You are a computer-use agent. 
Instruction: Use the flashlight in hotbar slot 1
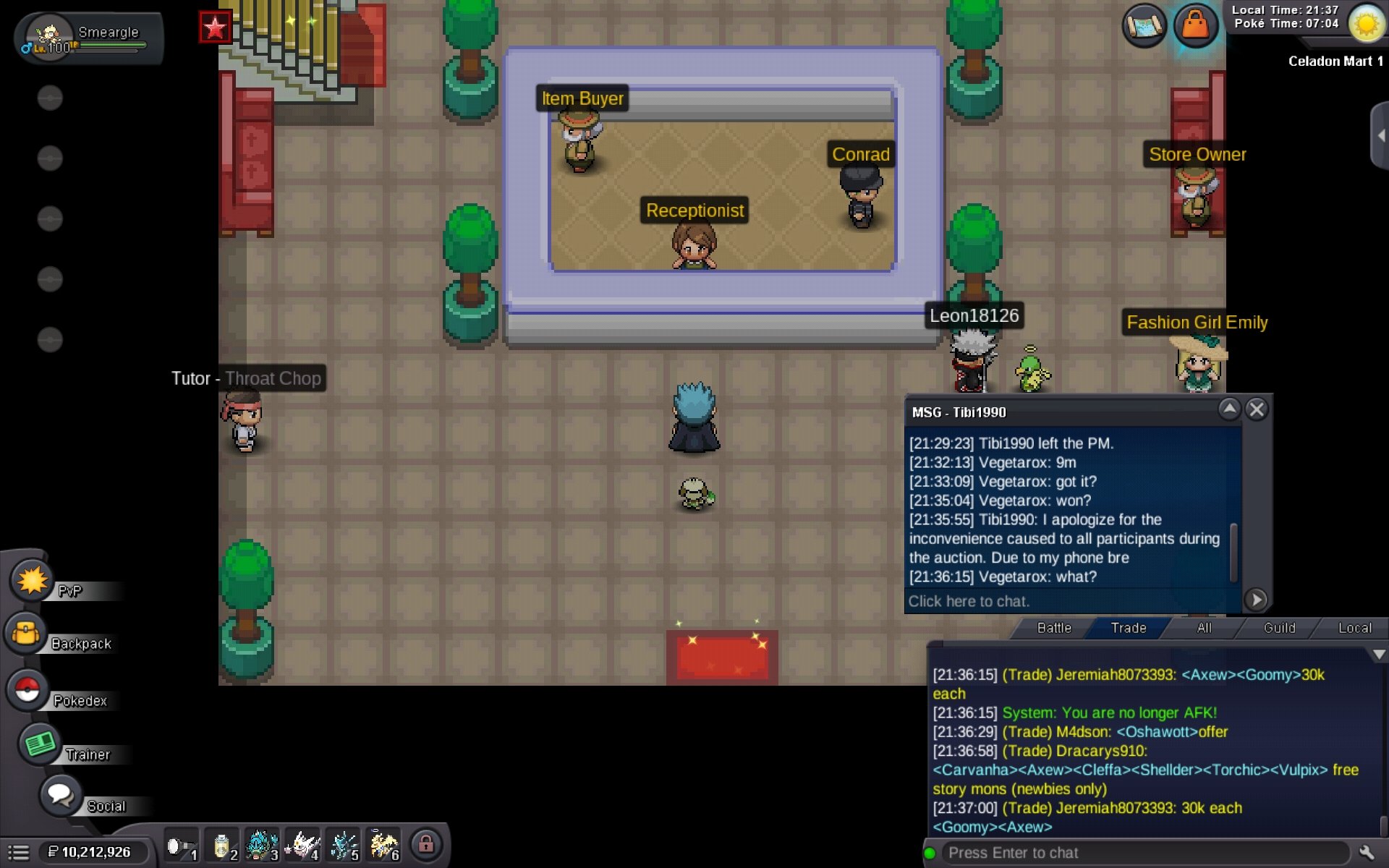[x=180, y=846]
